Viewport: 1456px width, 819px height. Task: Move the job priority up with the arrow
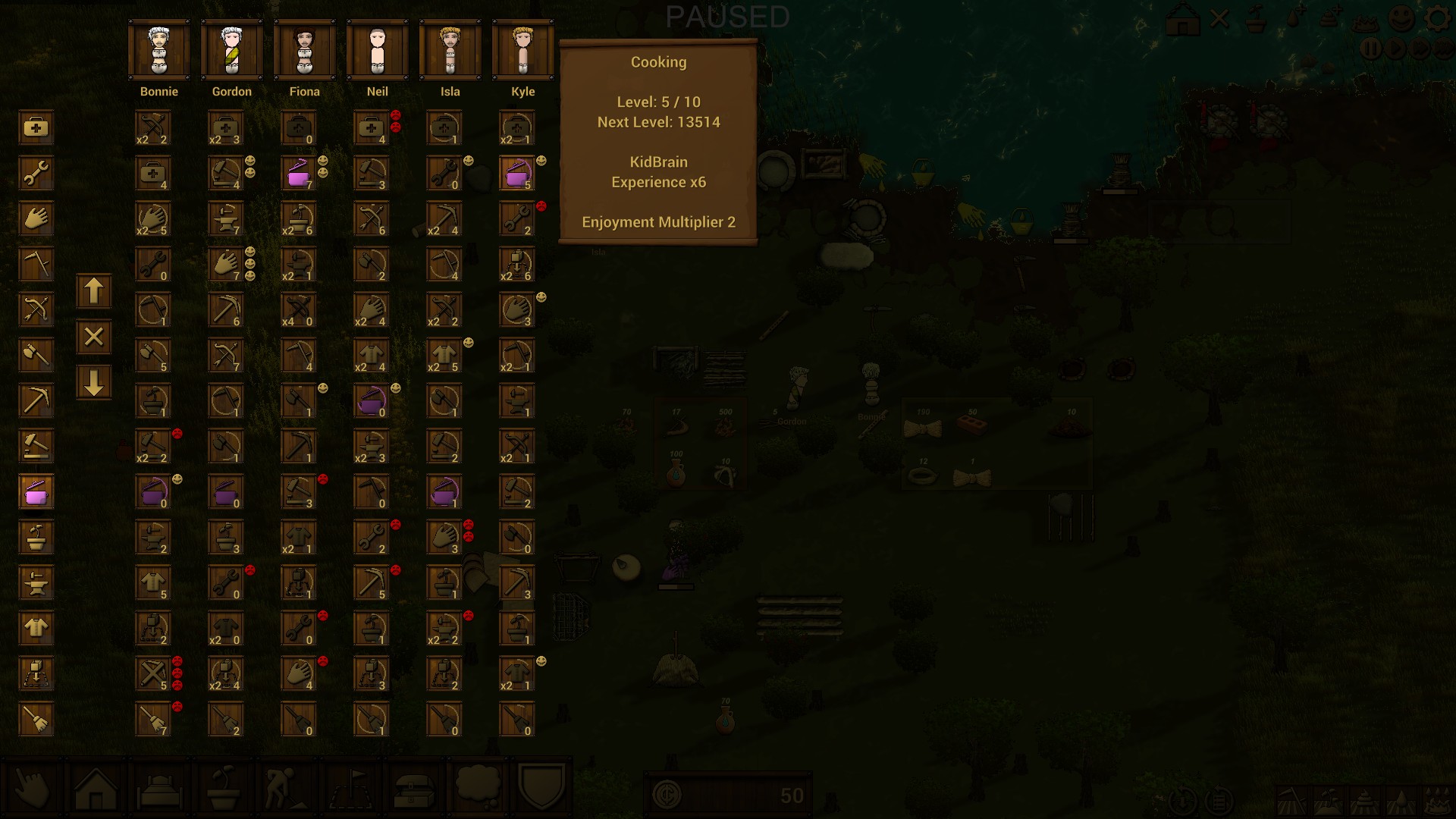pyautogui.click(x=93, y=292)
